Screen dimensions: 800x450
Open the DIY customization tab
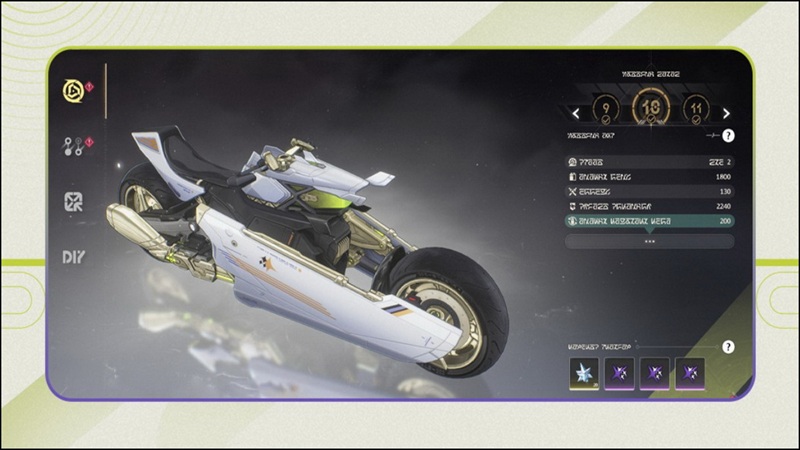pos(73,257)
